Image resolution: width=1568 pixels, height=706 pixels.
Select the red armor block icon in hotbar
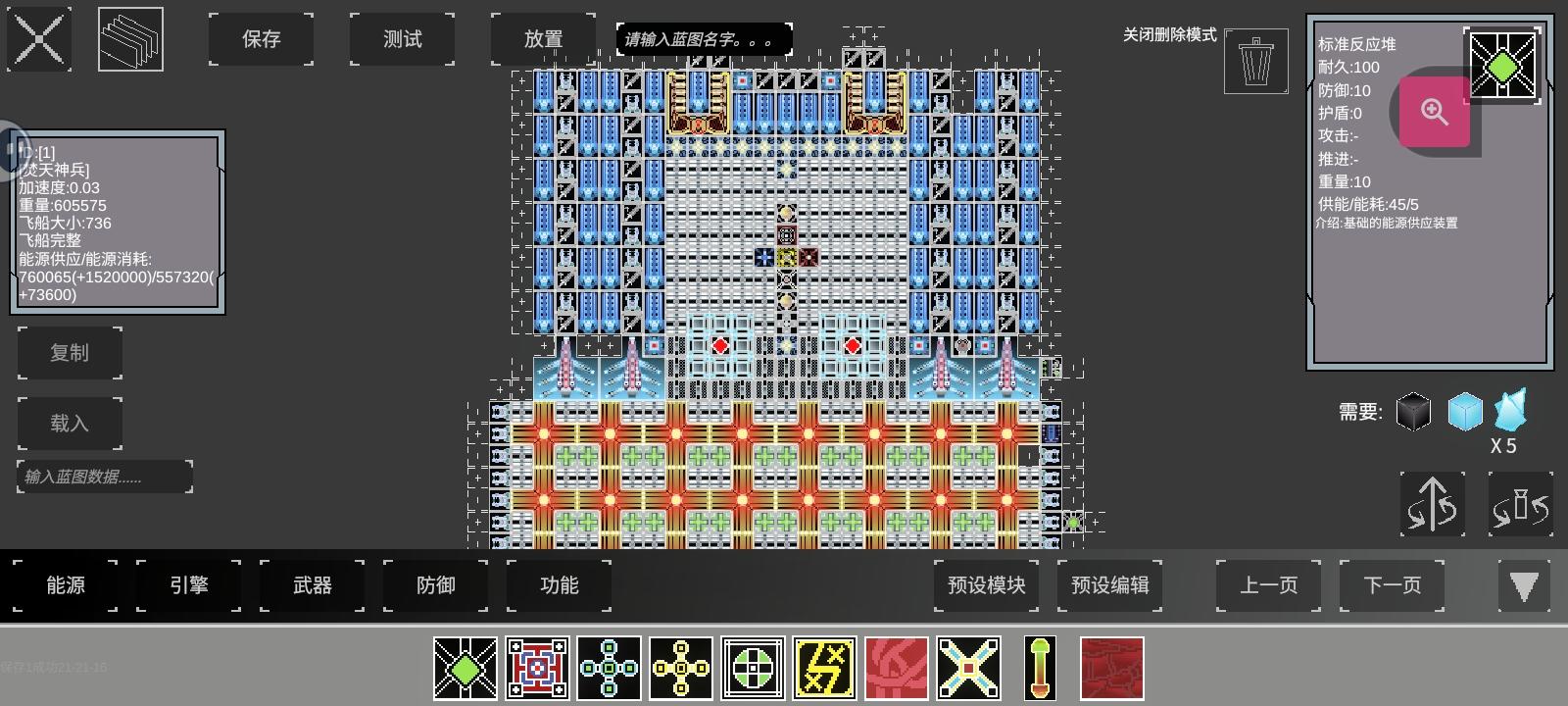click(x=1112, y=668)
